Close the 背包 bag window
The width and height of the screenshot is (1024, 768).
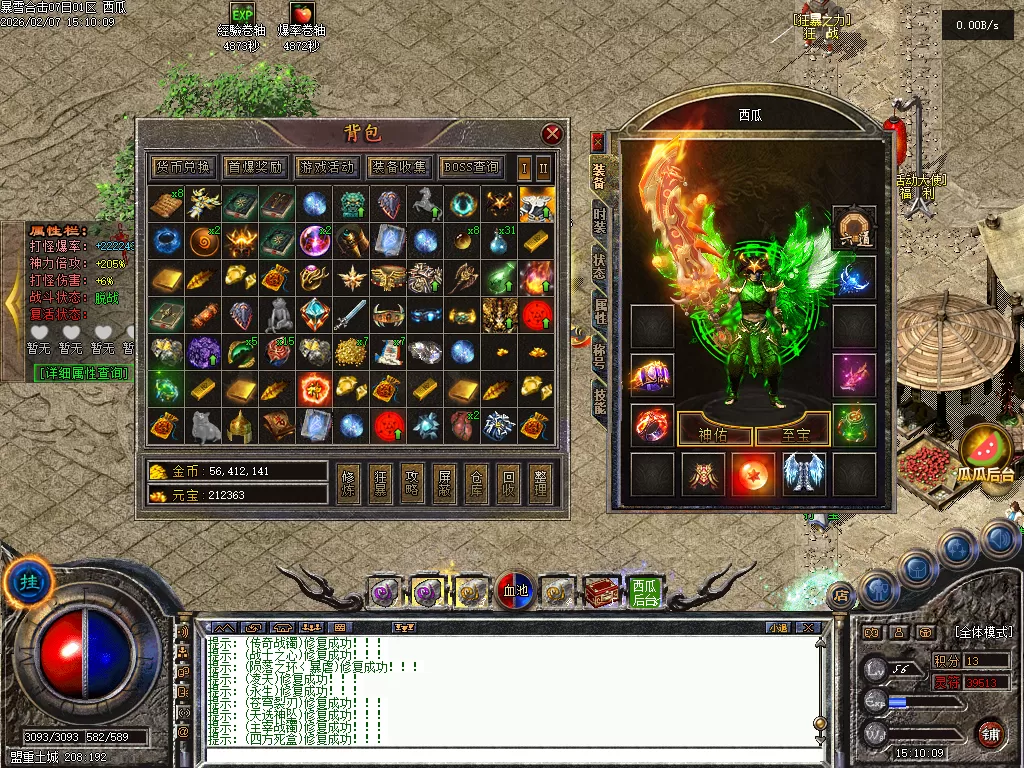552,134
